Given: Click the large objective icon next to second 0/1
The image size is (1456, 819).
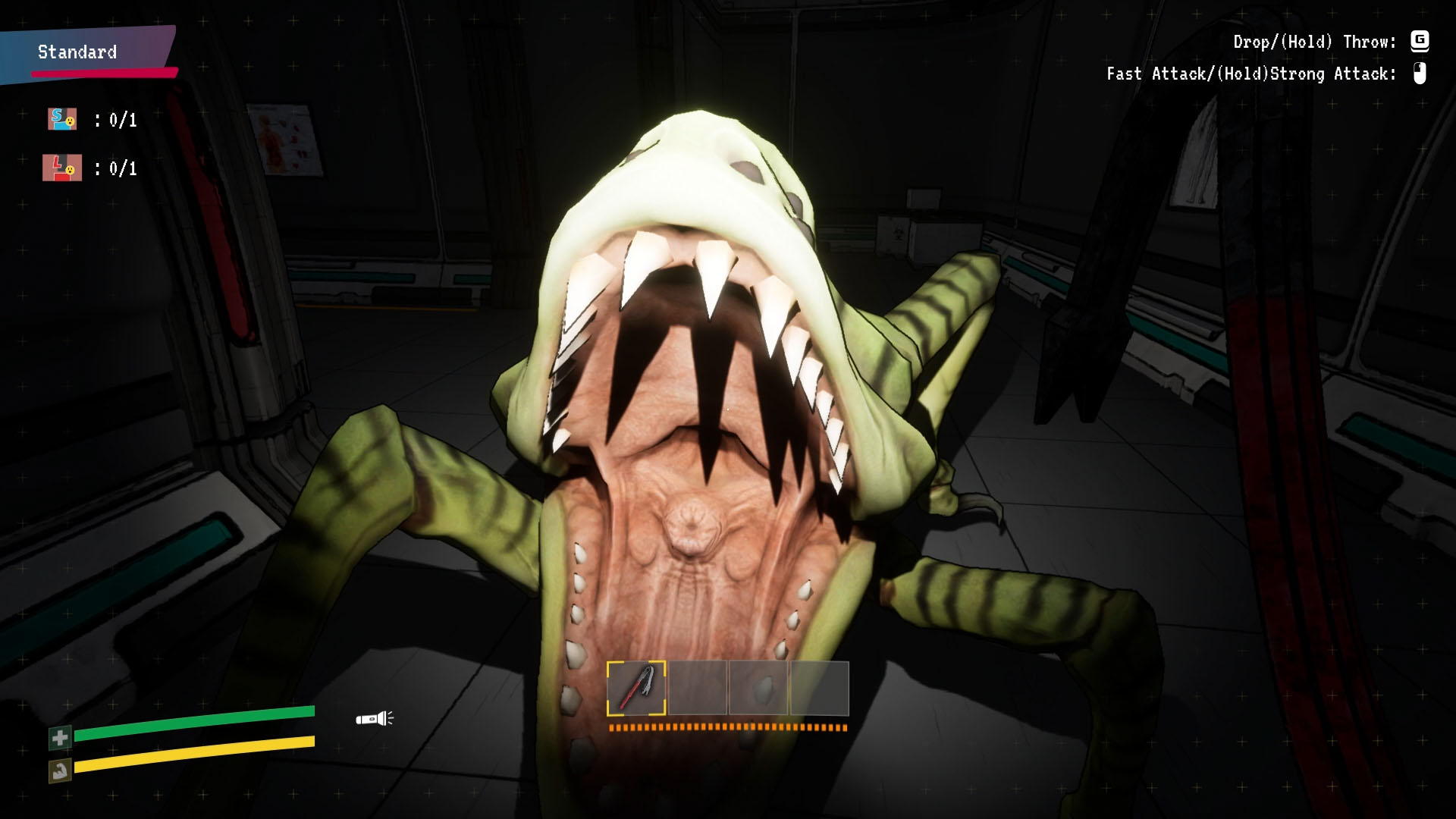Looking at the screenshot, I should (62, 168).
